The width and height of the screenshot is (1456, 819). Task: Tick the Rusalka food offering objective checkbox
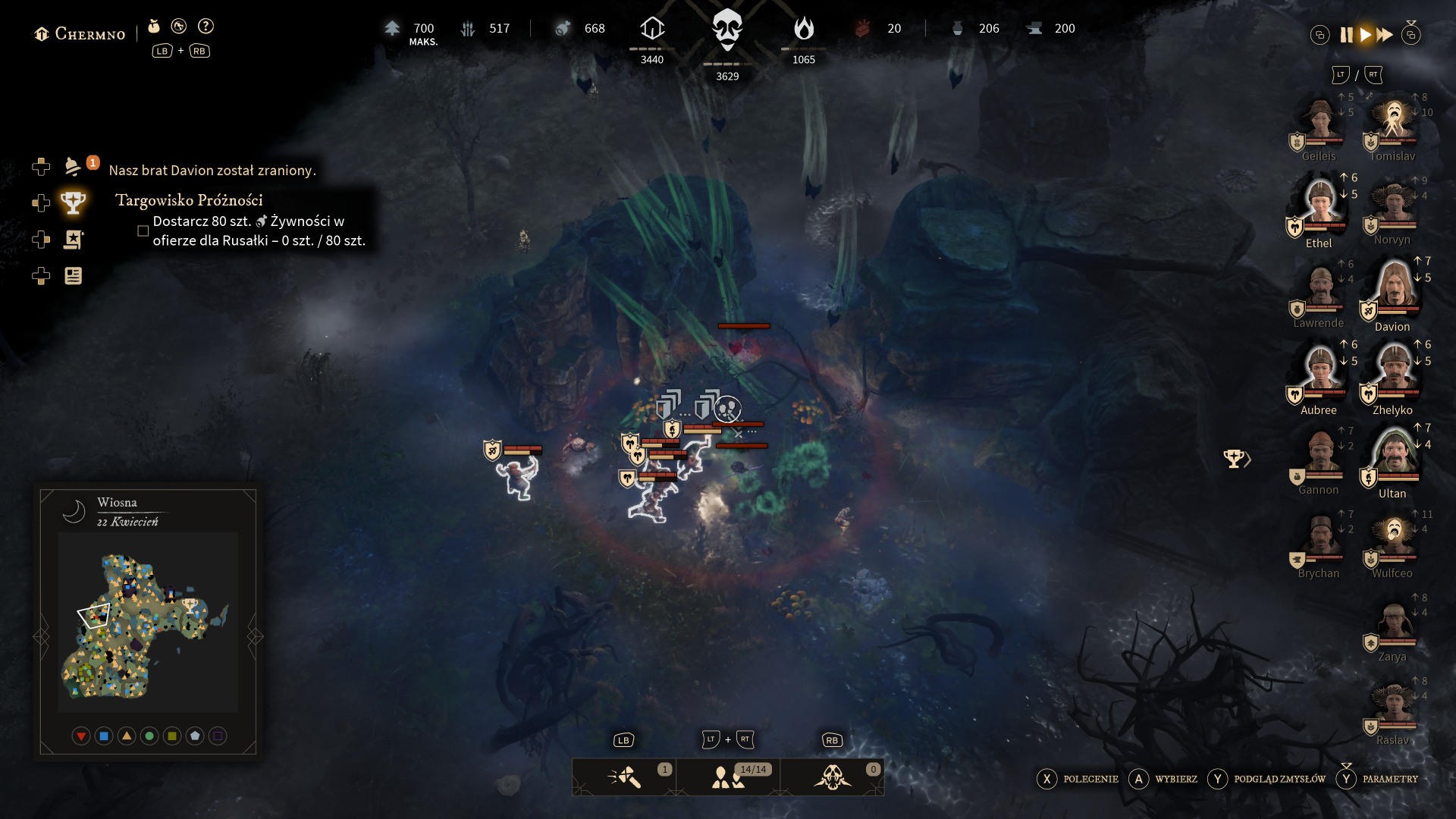pos(143,231)
